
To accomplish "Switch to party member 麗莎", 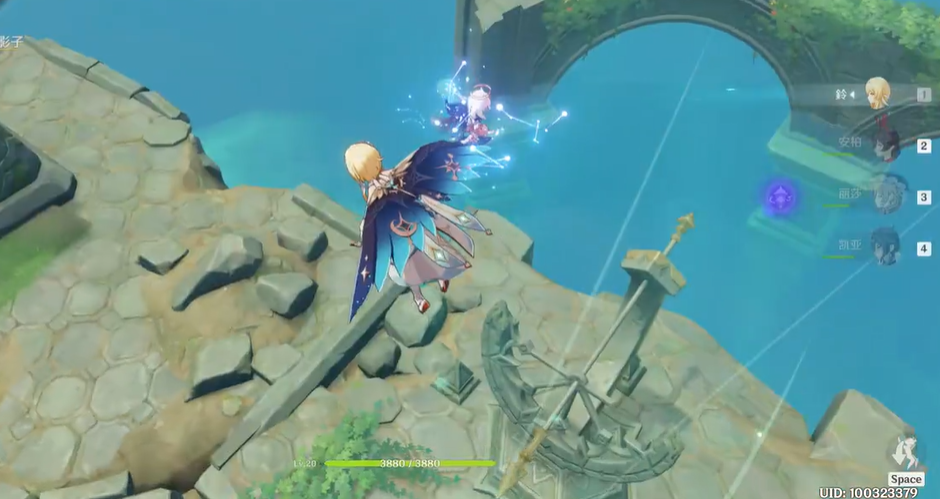I will pyautogui.click(x=886, y=196).
